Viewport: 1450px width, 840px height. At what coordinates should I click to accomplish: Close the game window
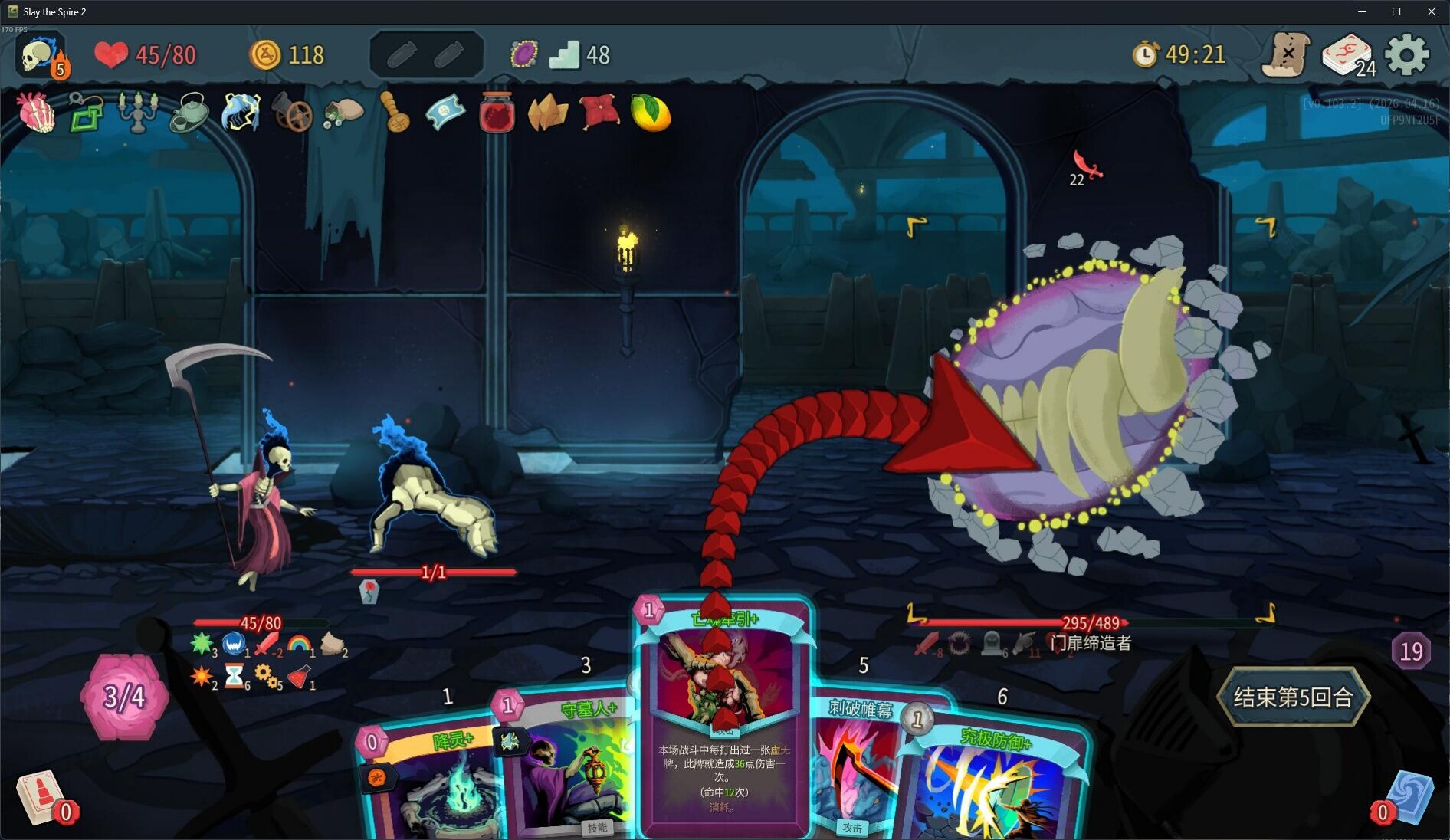(x=1431, y=11)
